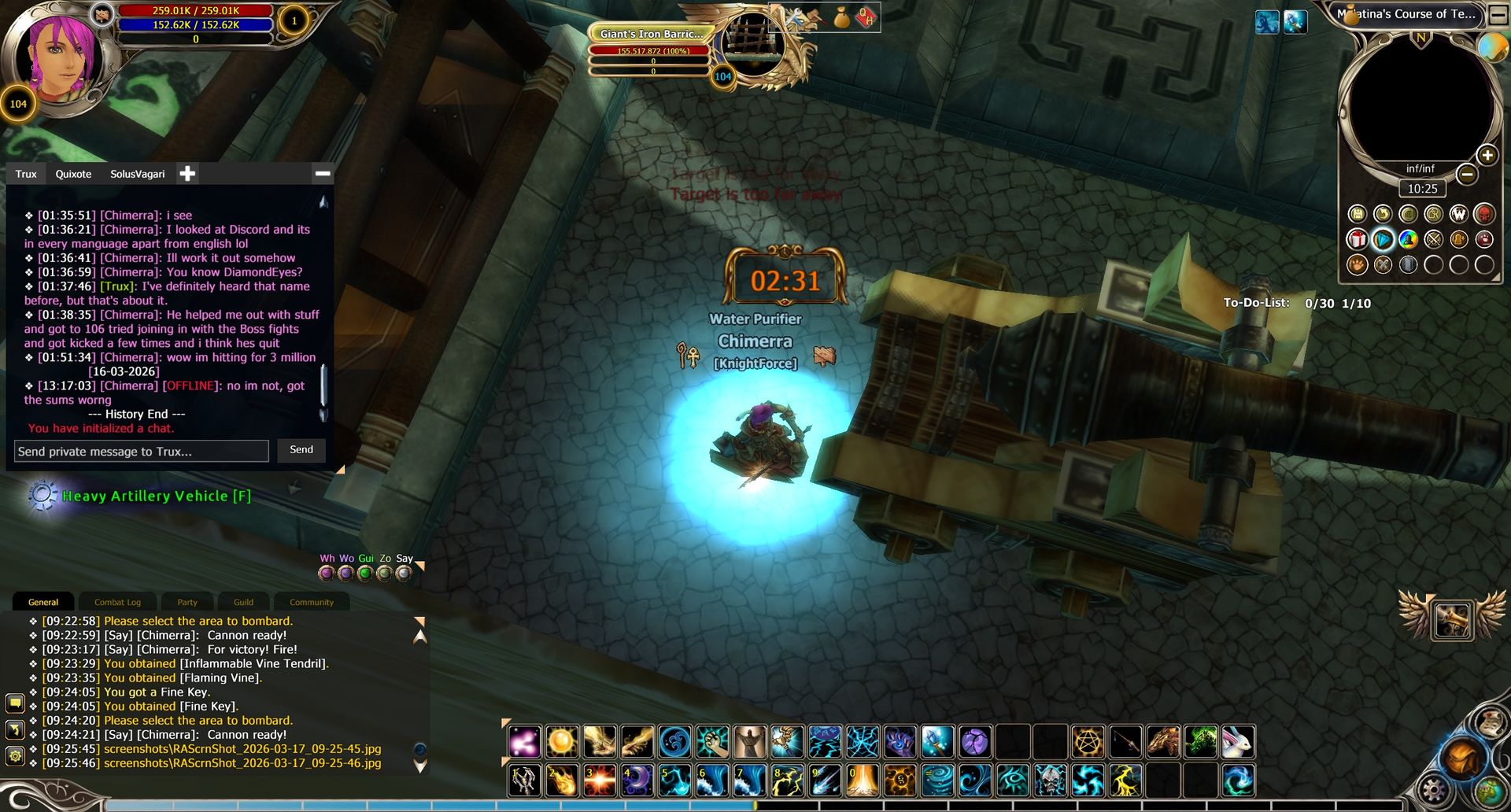Show the Community chat tab
This screenshot has height=812, width=1511.
pyautogui.click(x=312, y=603)
